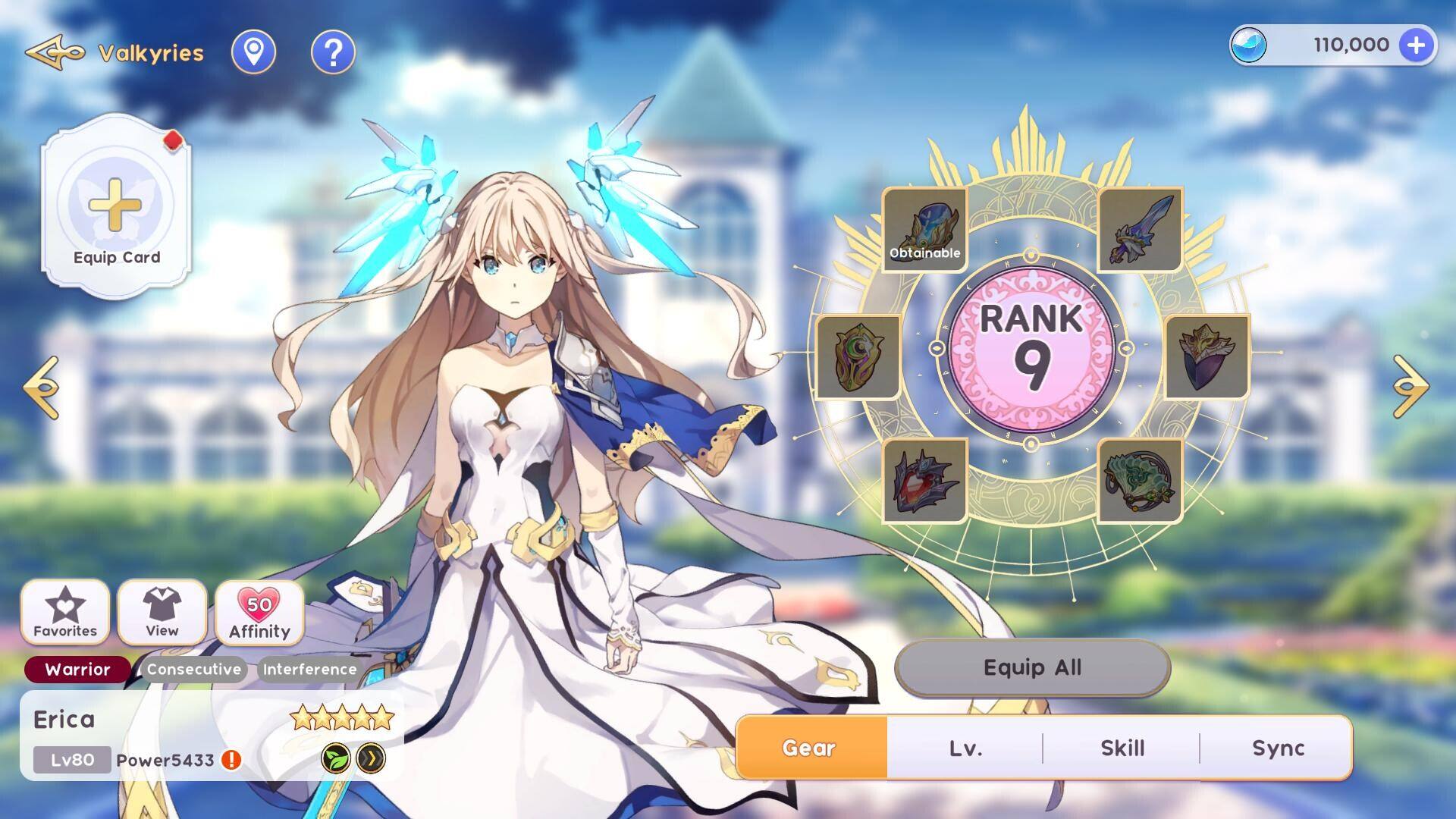Screen dimensions: 1456x819
Task: Add currency with the plus button
Action: tap(1416, 45)
